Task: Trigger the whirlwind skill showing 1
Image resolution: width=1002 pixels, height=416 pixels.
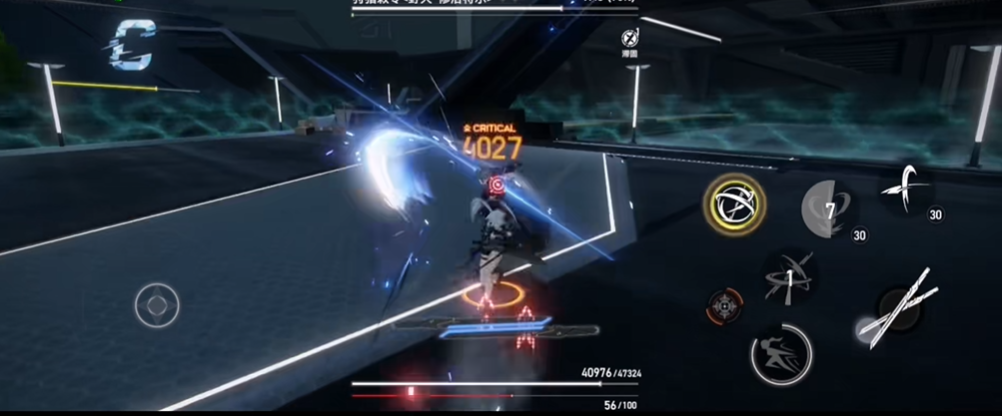Action: point(788,278)
